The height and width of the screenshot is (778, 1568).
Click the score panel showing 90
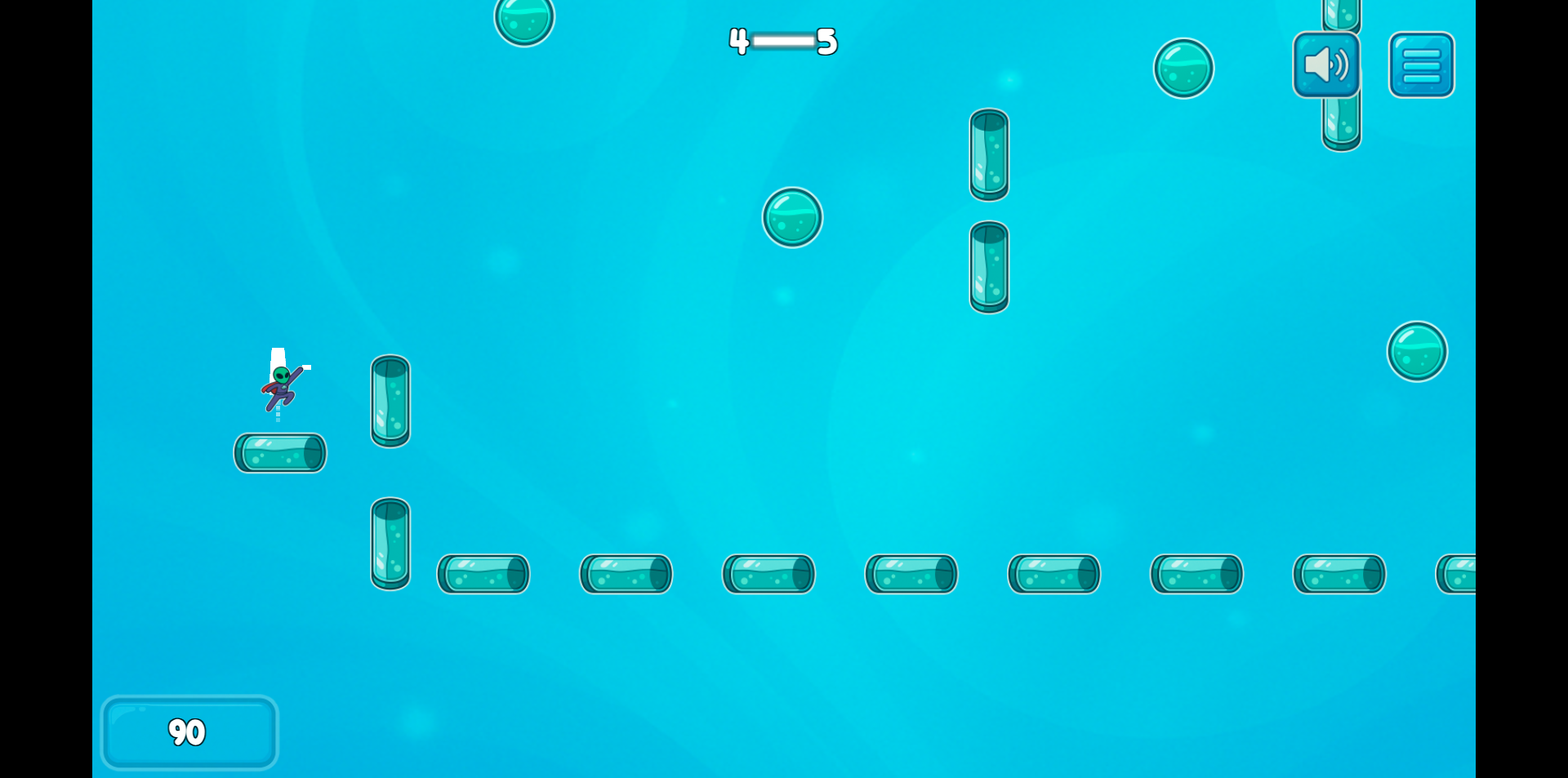tap(189, 732)
